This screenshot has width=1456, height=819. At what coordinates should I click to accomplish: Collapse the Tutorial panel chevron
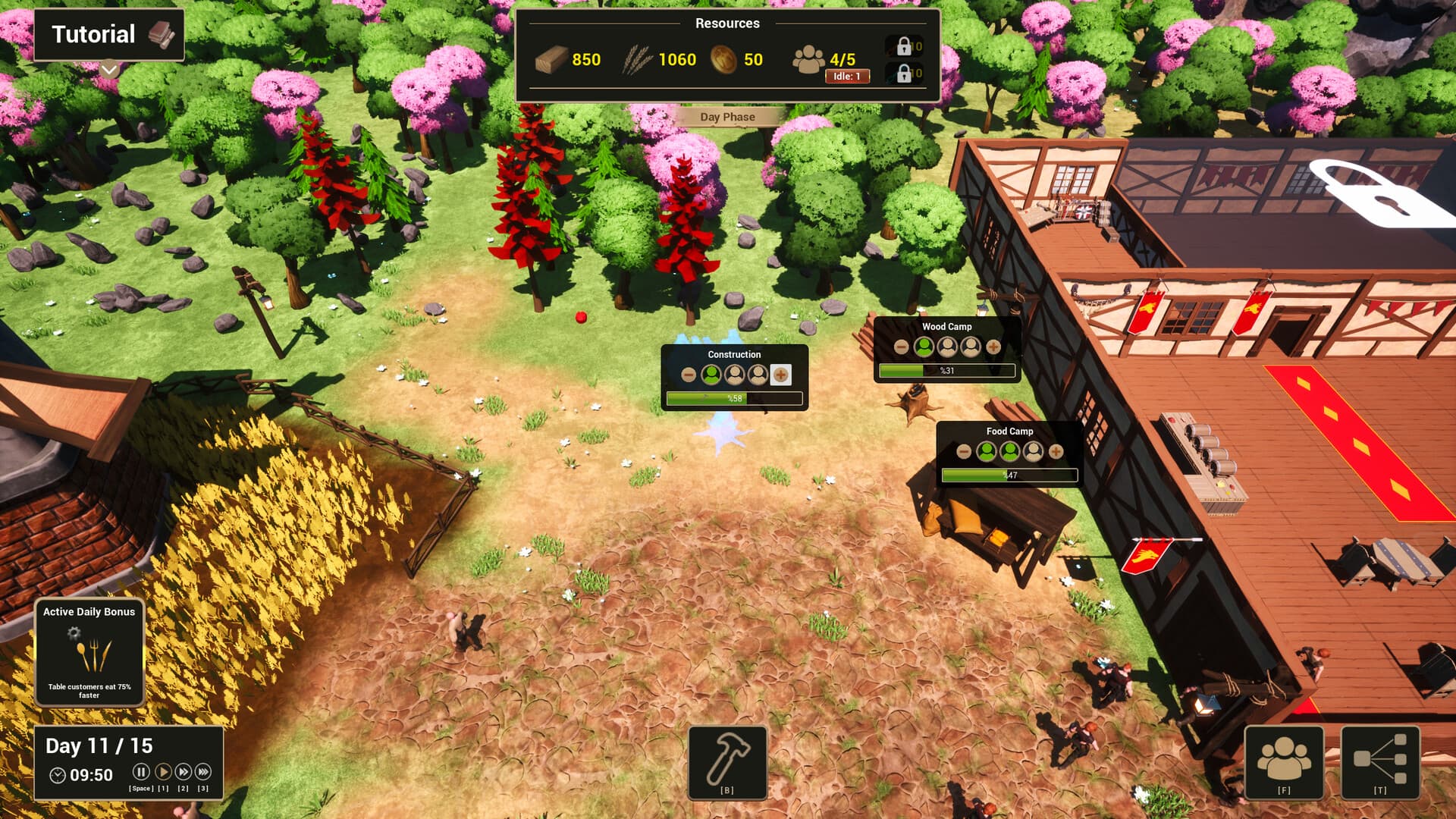pyautogui.click(x=109, y=70)
